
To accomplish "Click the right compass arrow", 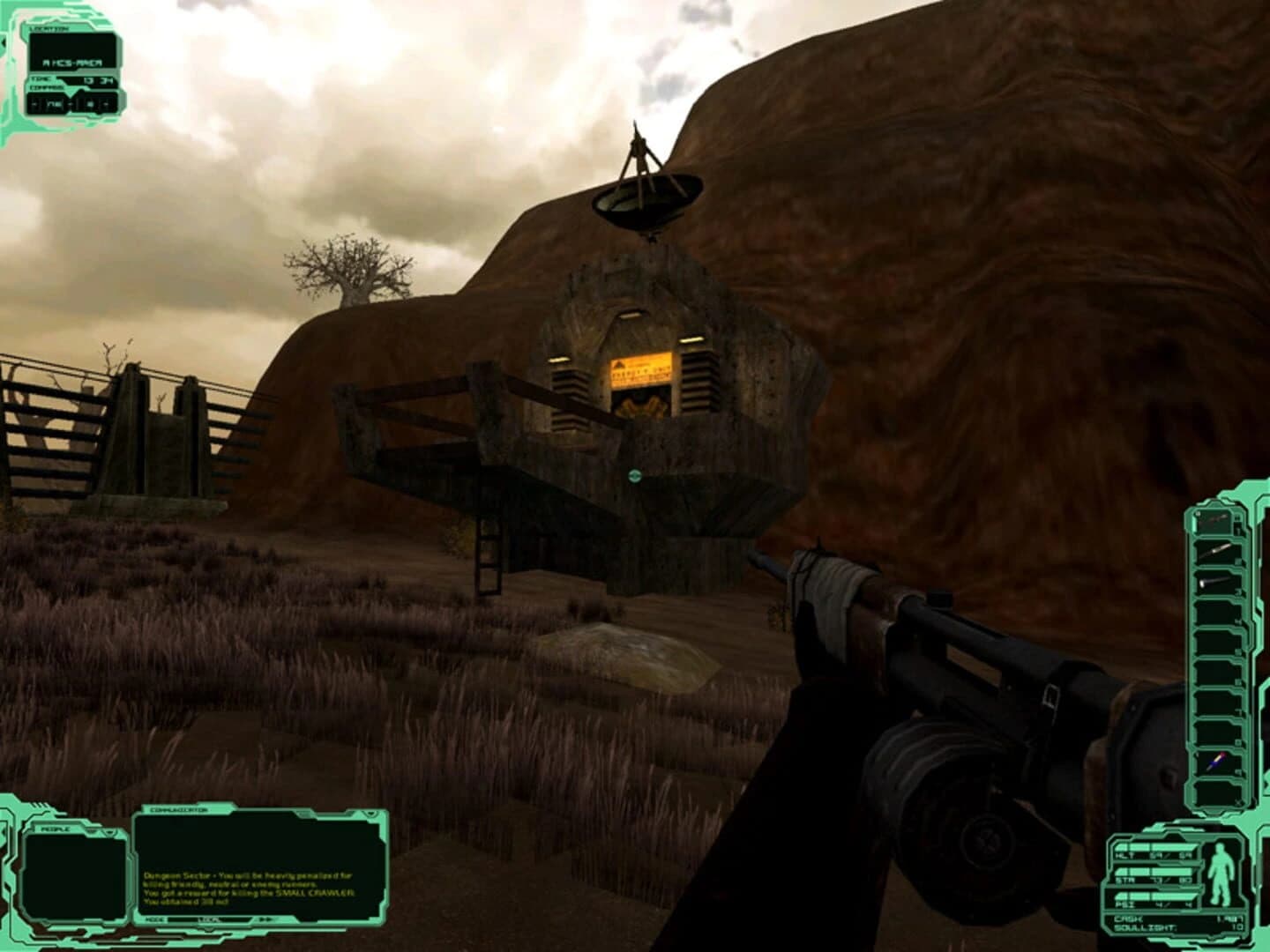I will tap(106, 104).
